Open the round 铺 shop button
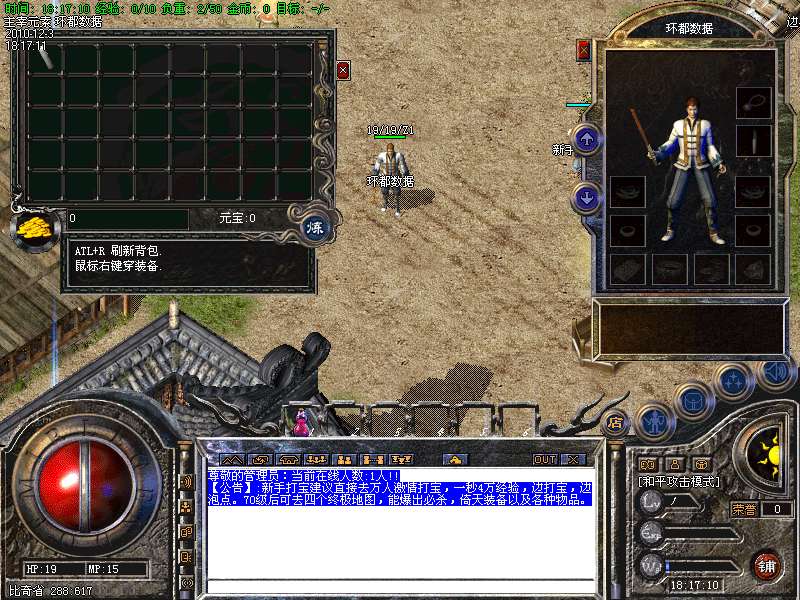The width and height of the screenshot is (800, 600). pos(767,565)
